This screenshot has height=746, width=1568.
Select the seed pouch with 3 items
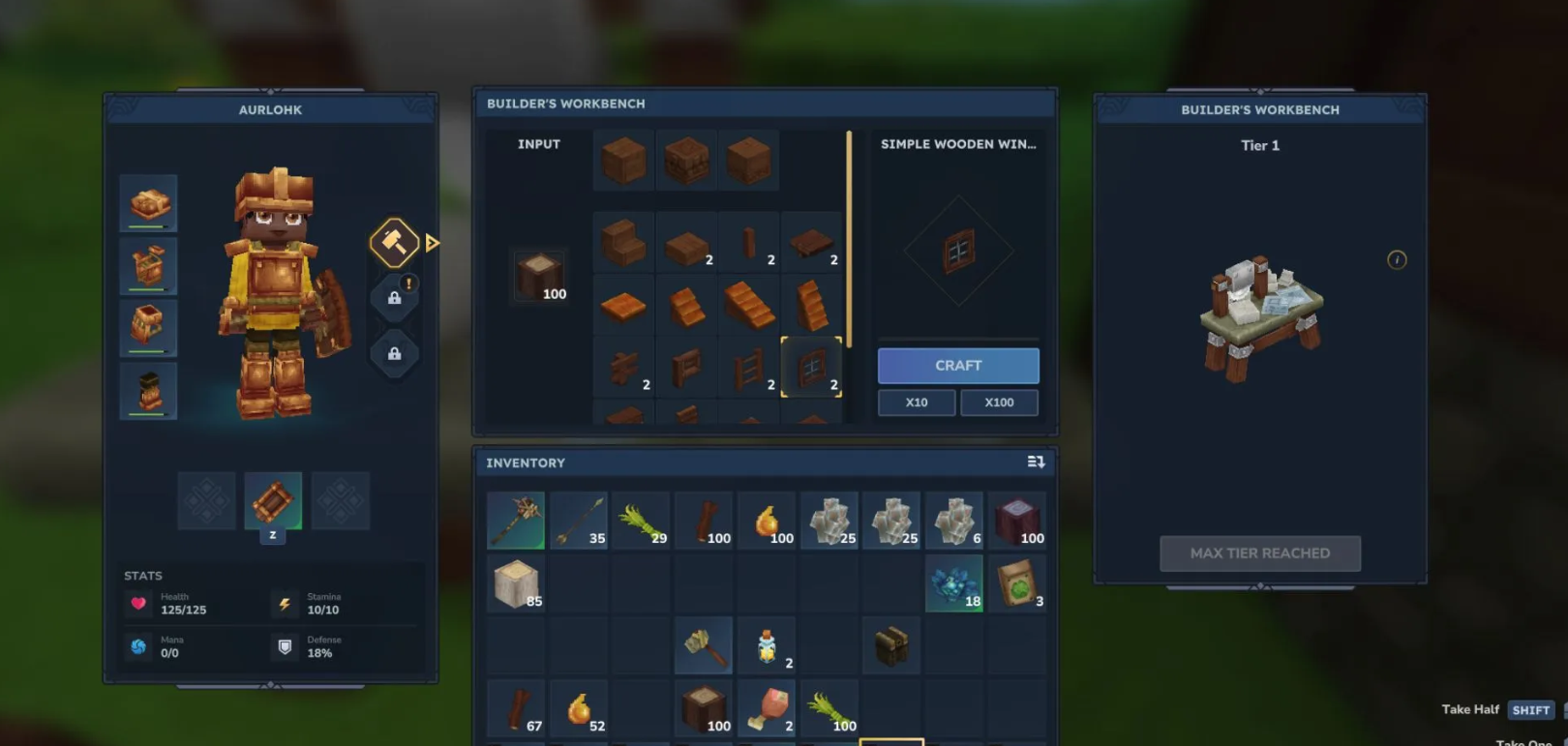coord(1016,583)
